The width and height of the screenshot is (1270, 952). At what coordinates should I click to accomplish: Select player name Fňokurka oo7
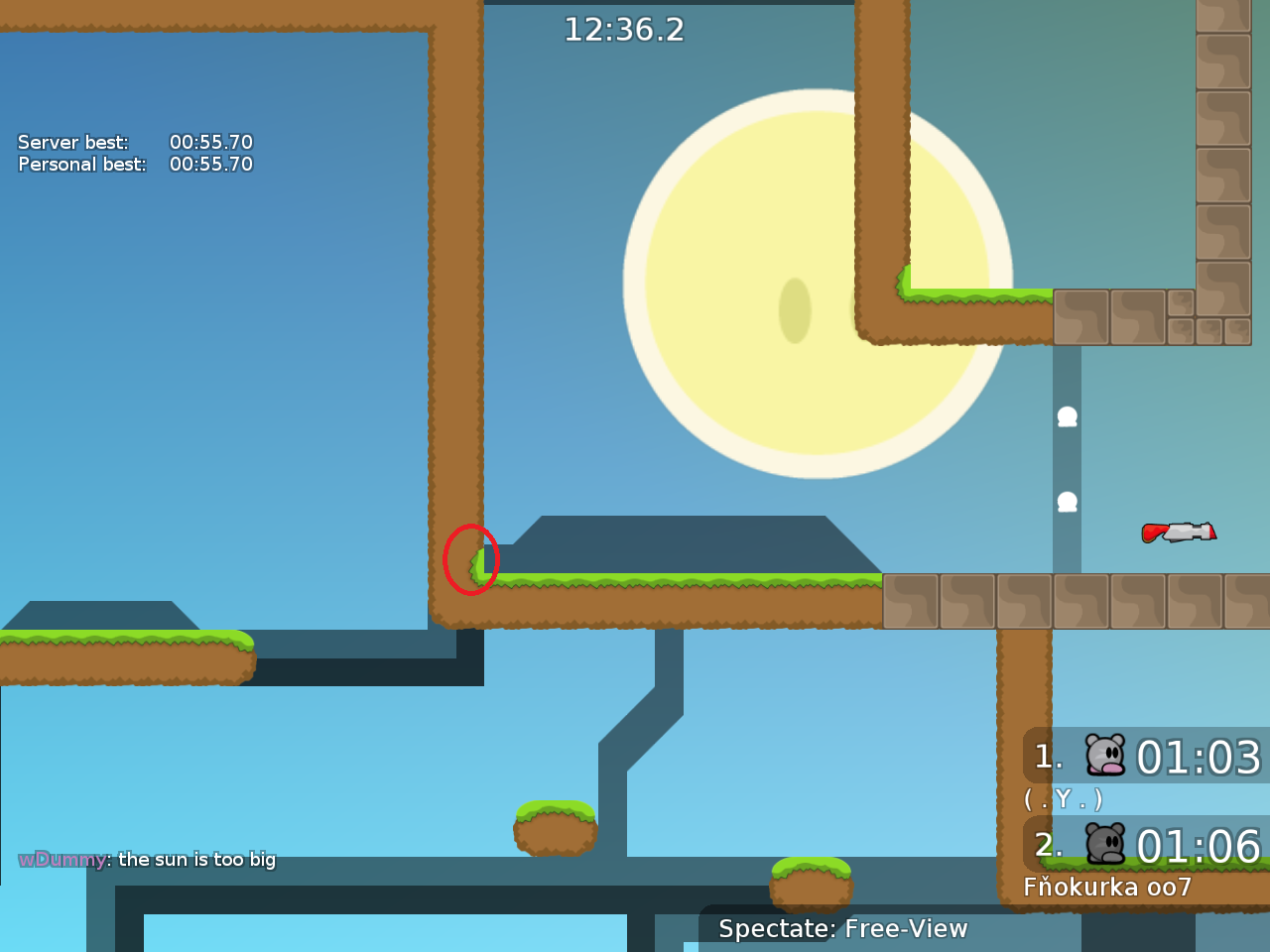pyautogui.click(x=1107, y=888)
